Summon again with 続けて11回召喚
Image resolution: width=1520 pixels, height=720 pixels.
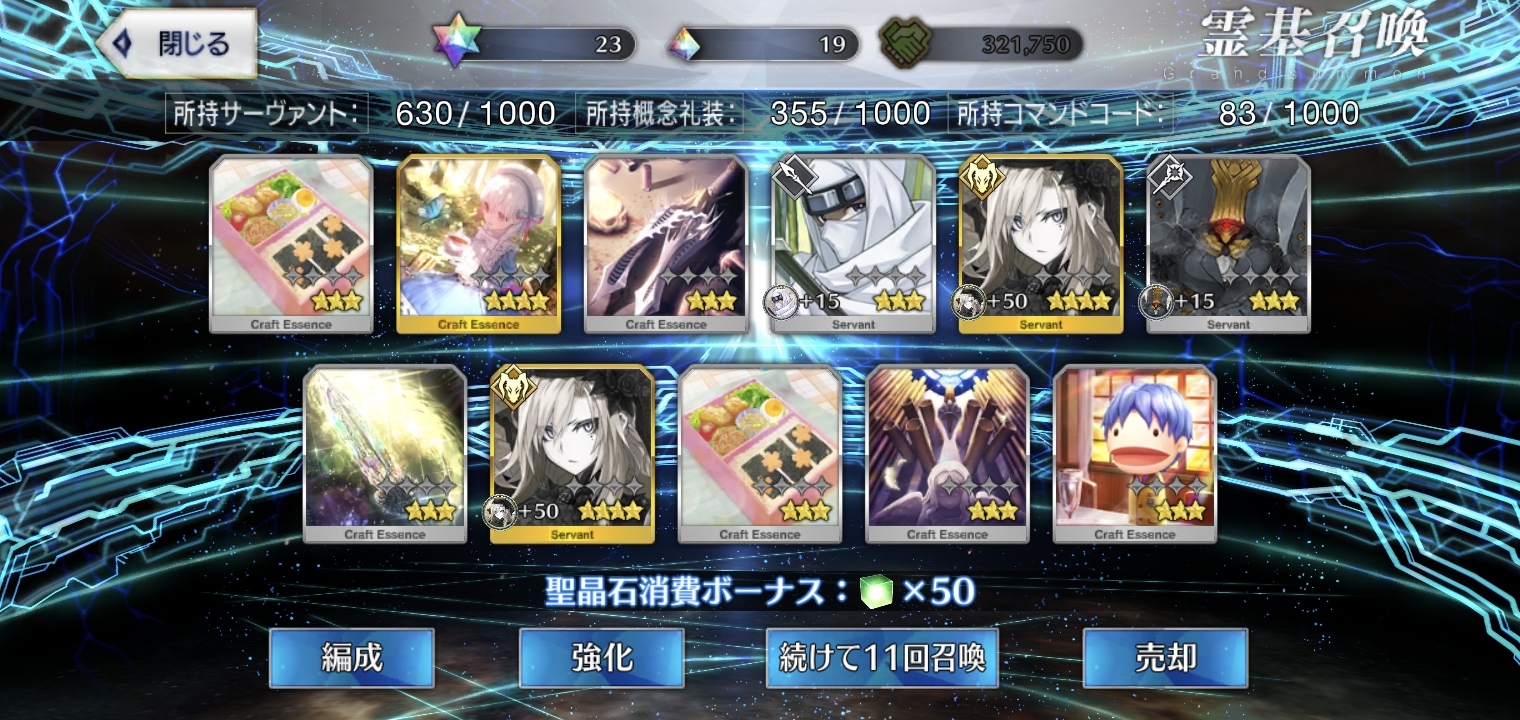882,657
